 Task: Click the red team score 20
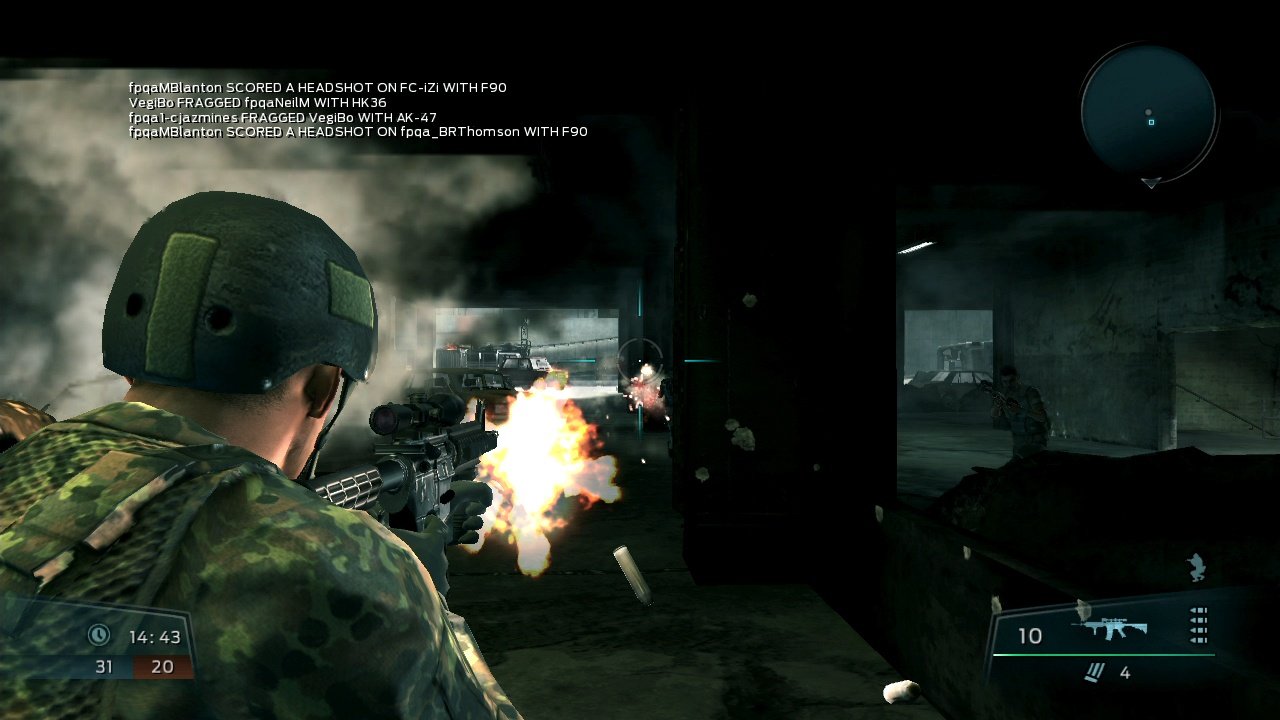(162, 666)
